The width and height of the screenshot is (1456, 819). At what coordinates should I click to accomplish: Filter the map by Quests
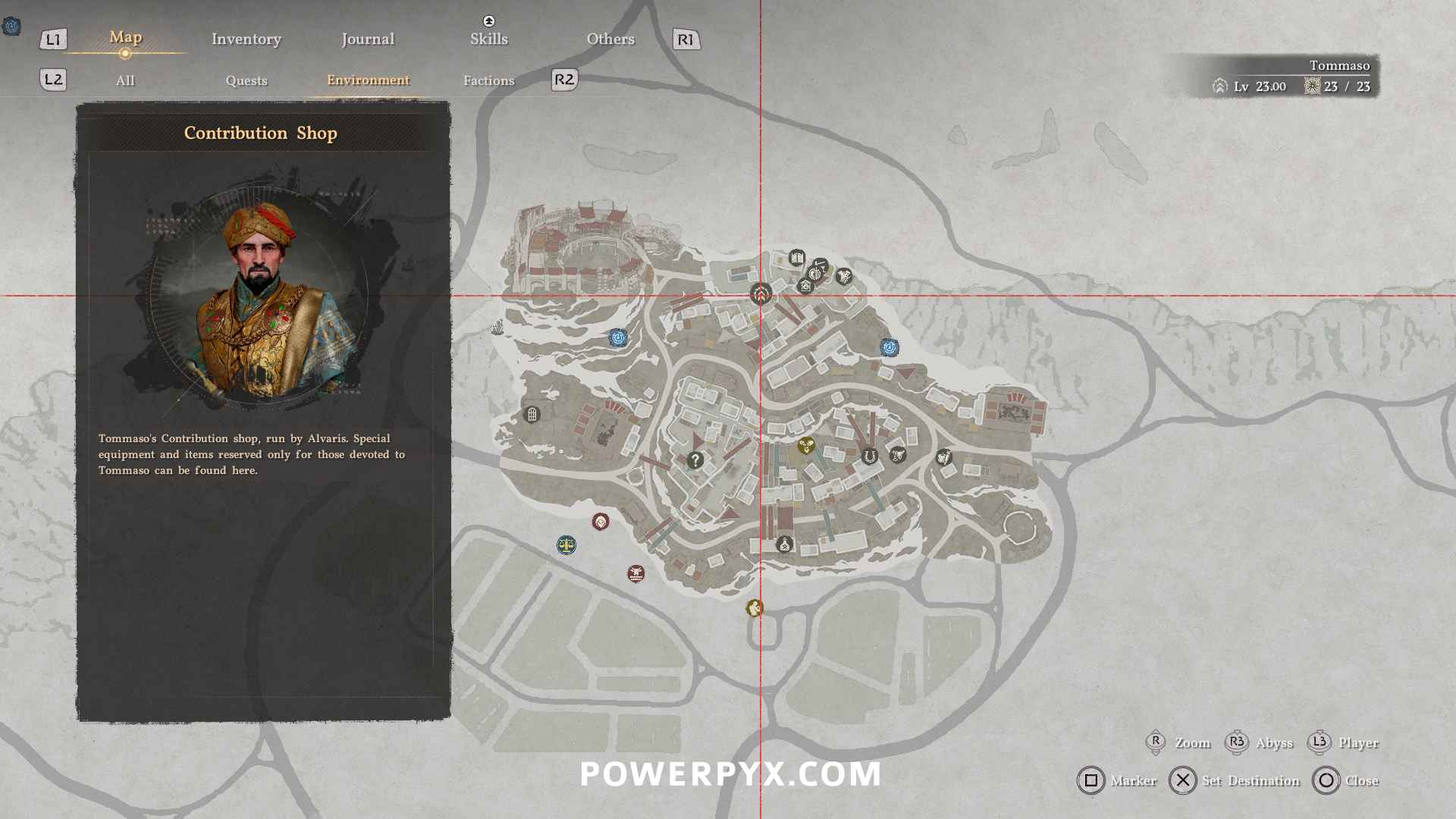pyautogui.click(x=246, y=80)
